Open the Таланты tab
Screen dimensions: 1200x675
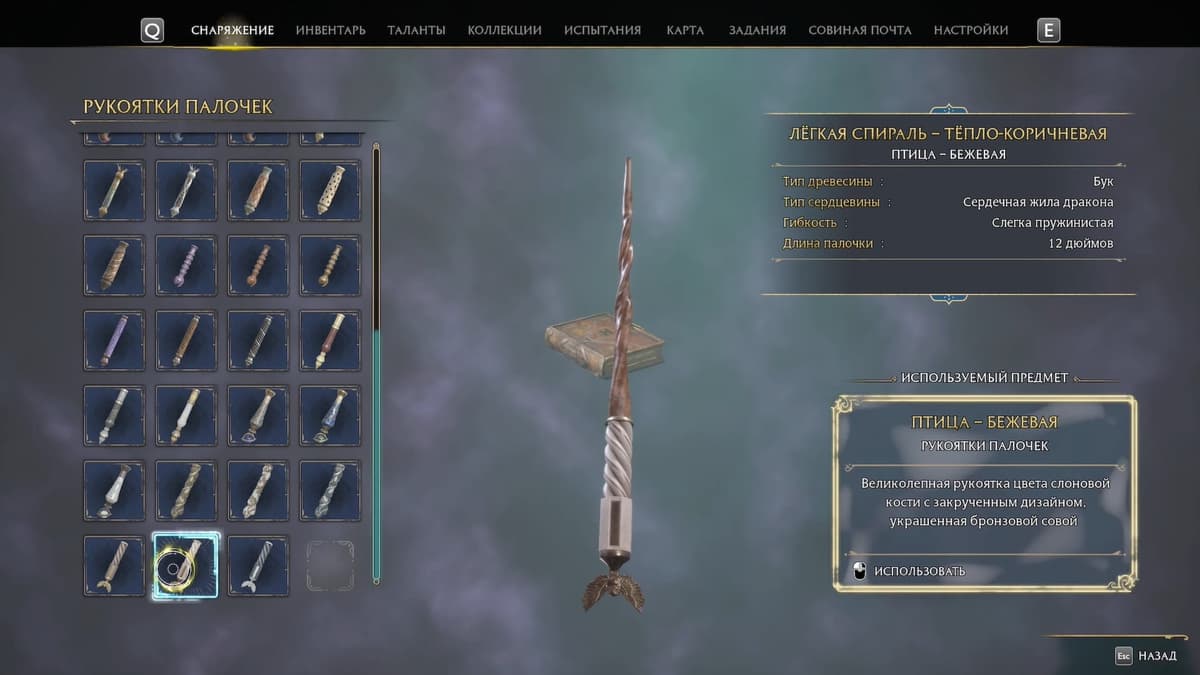click(416, 30)
